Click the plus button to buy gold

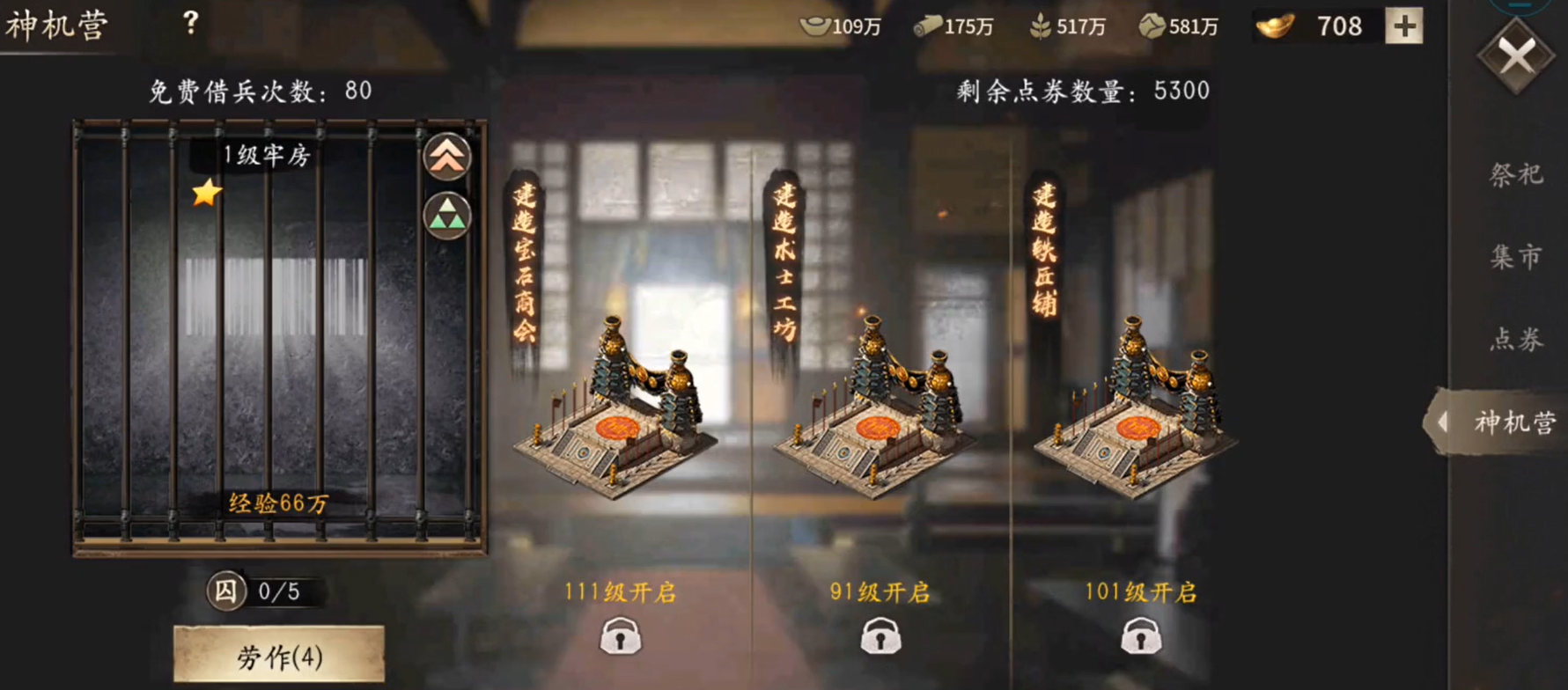[x=1402, y=26]
